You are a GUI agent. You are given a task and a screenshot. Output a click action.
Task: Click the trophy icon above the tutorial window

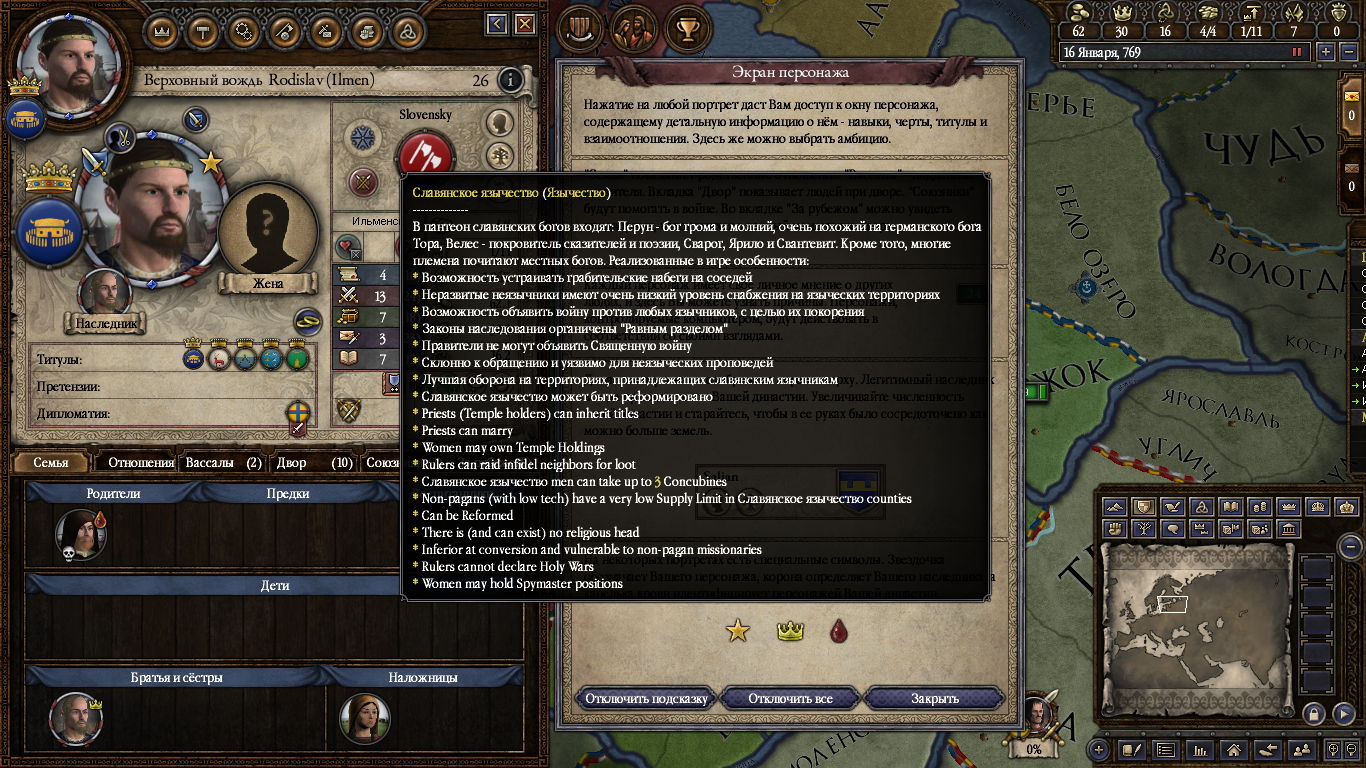686,28
